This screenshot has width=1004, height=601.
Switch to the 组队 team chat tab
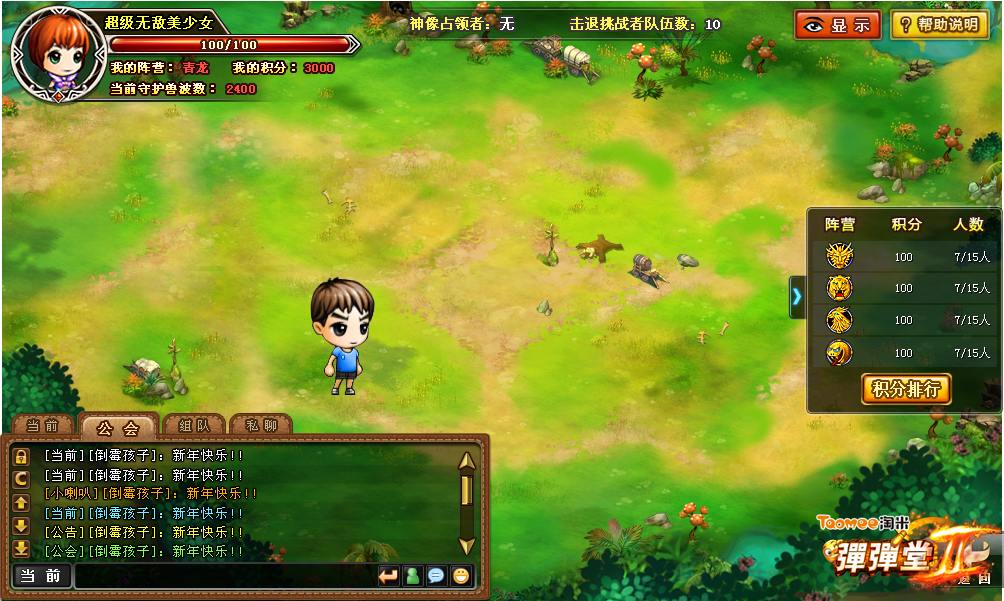[x=192, y=426]
